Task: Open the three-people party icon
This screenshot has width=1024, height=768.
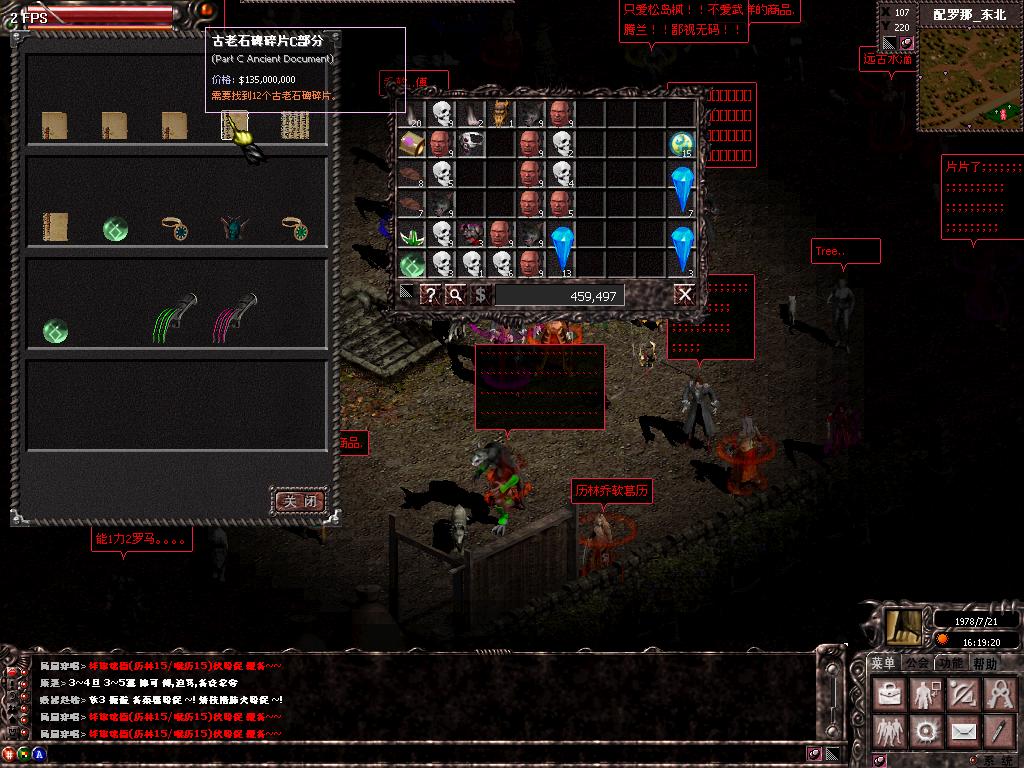Action: (888, 732)
